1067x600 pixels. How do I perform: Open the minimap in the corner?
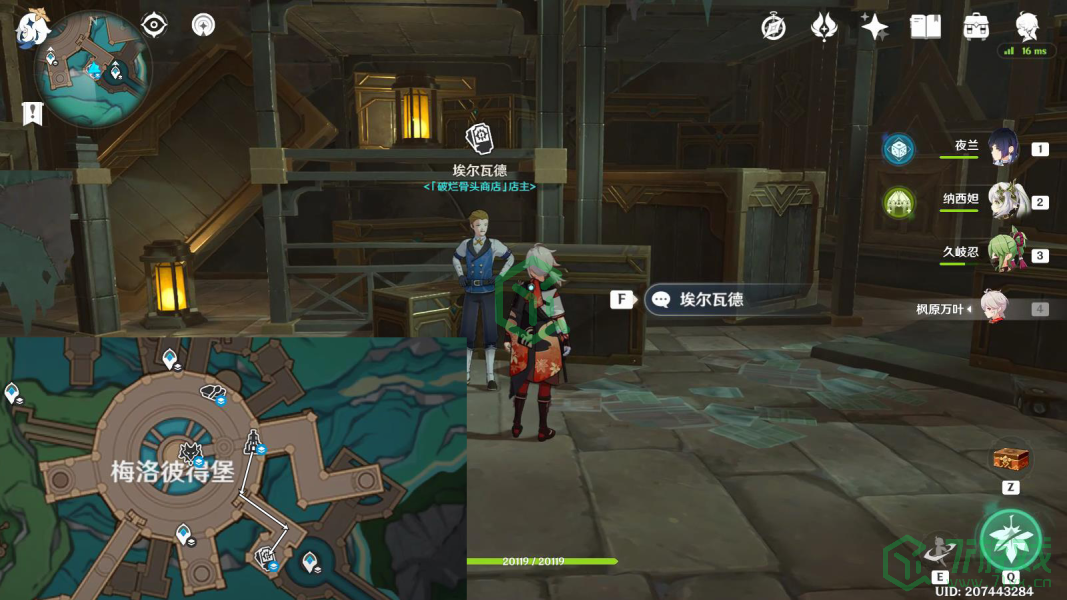click(92, 70)
